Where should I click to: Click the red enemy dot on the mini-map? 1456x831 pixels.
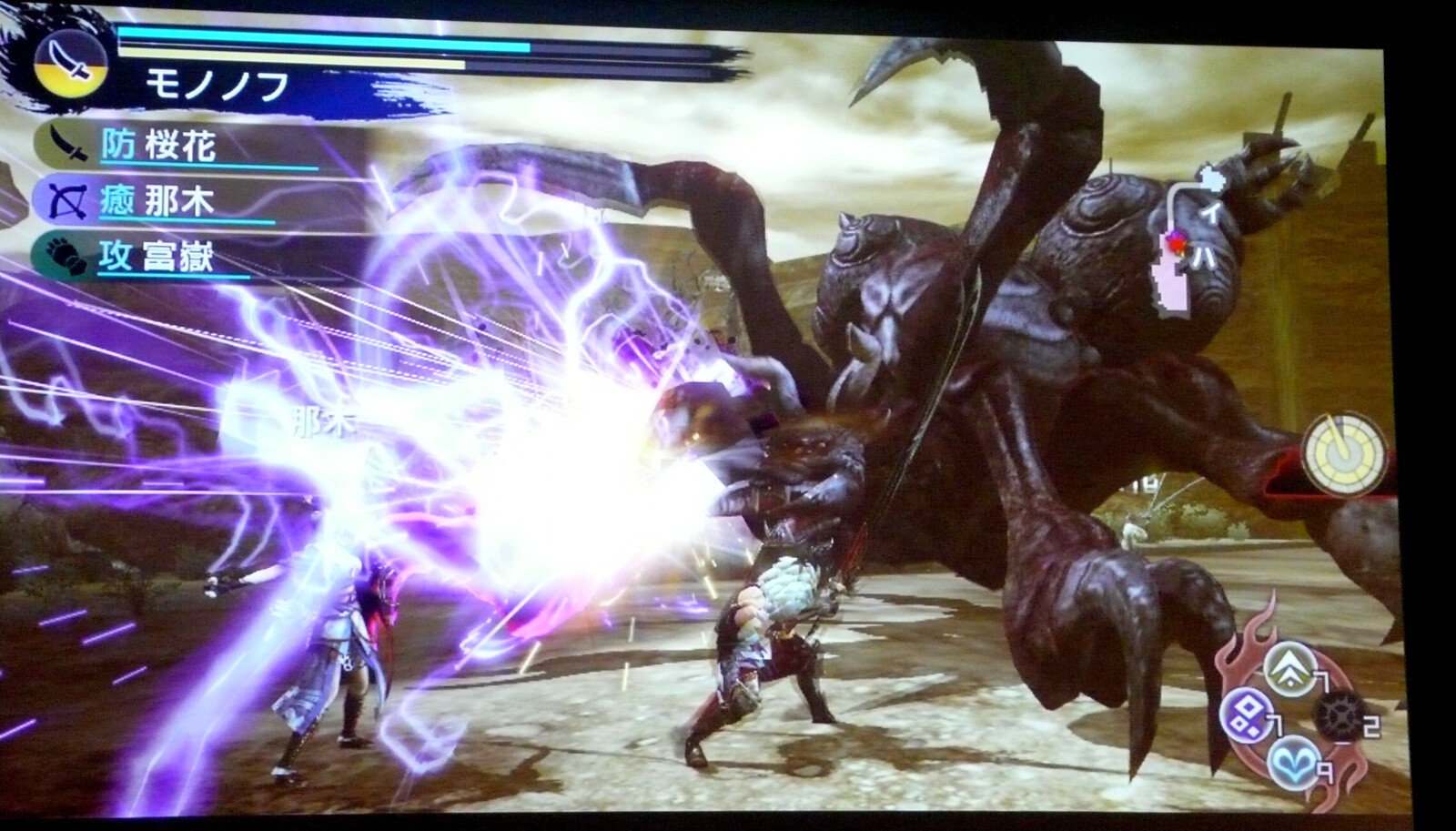tap(1177, 243)
